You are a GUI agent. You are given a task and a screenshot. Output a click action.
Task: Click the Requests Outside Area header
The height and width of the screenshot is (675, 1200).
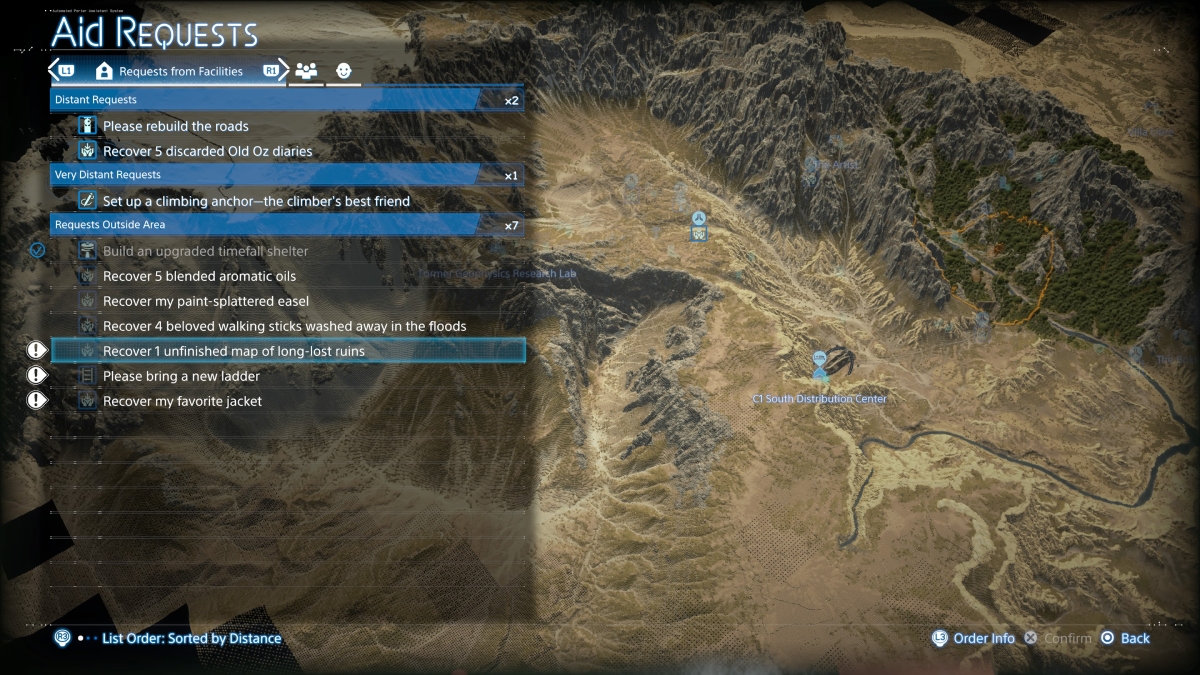coord(287,225)
